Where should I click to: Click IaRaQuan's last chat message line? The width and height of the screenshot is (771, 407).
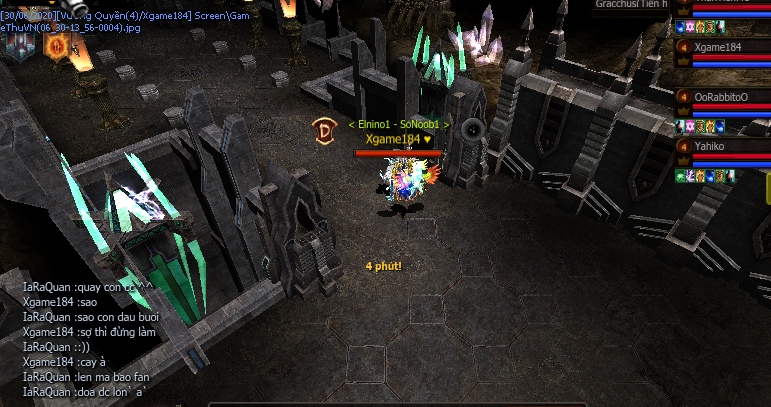click(86, 392)
